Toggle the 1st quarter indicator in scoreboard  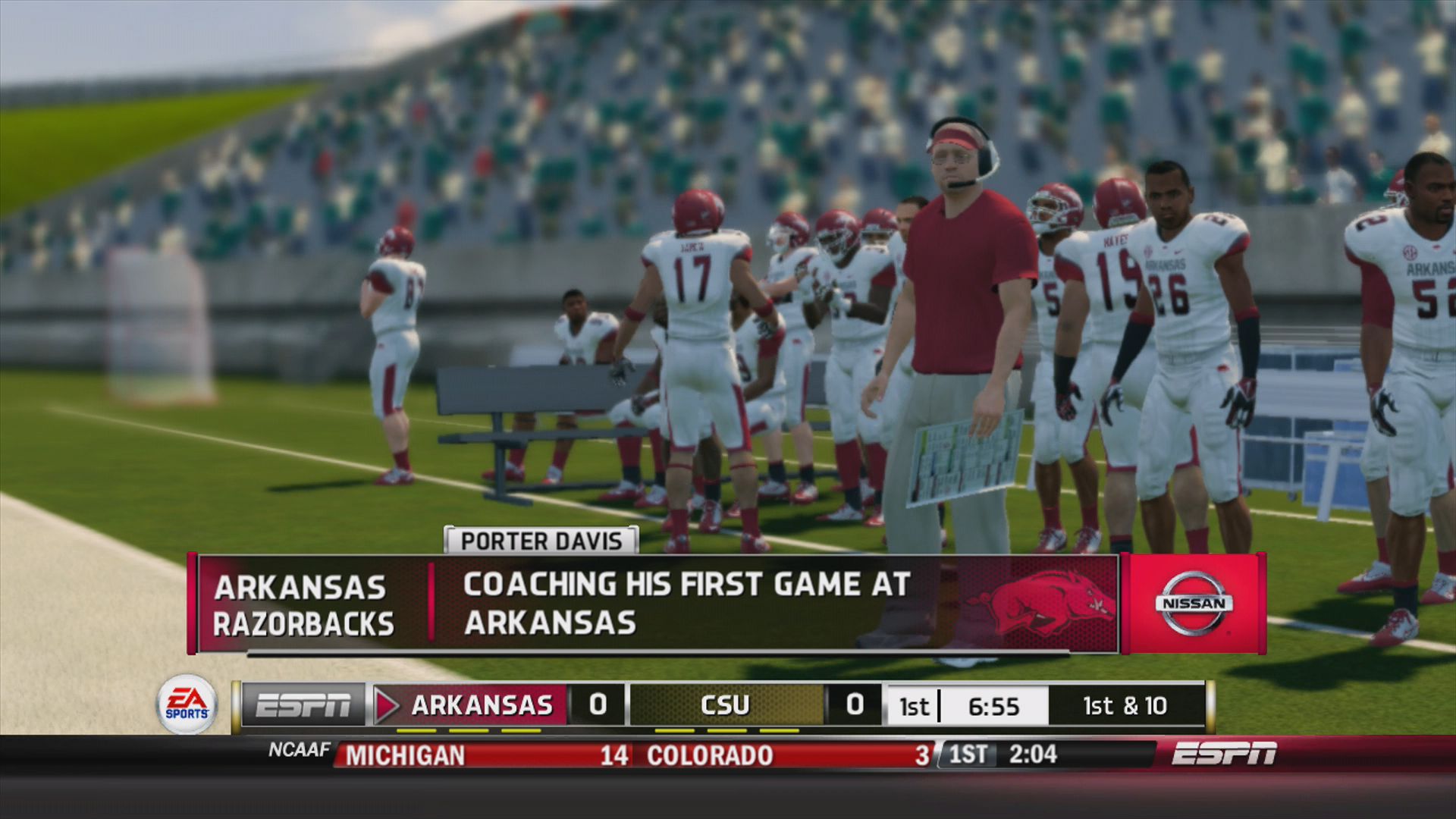click(914, 704)
